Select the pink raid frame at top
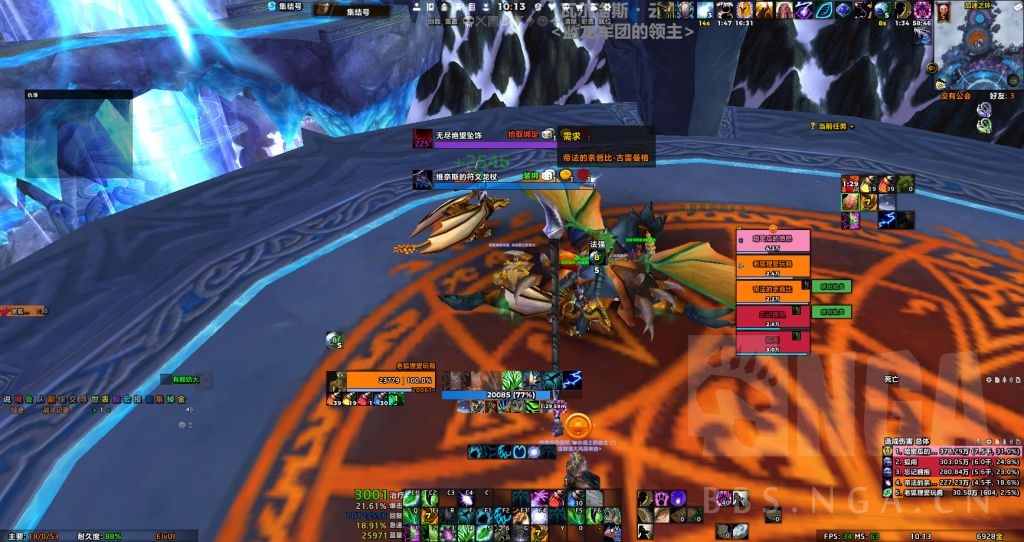The height and width of the screenshot is (542, 1024). (x=772, y=238)
